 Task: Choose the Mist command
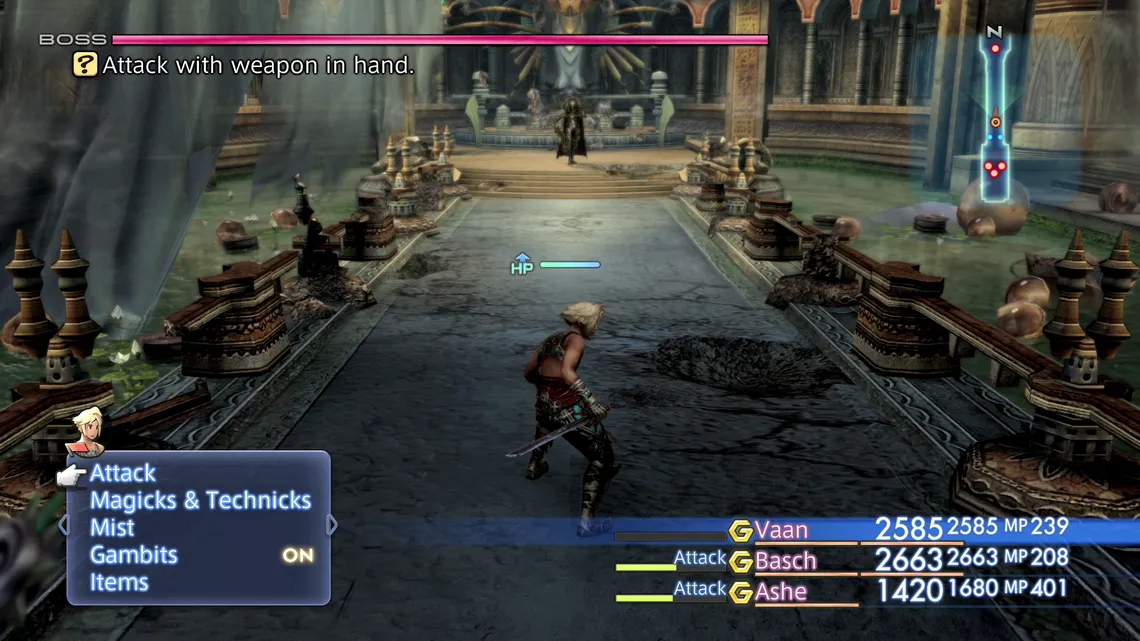coord(112,527)
